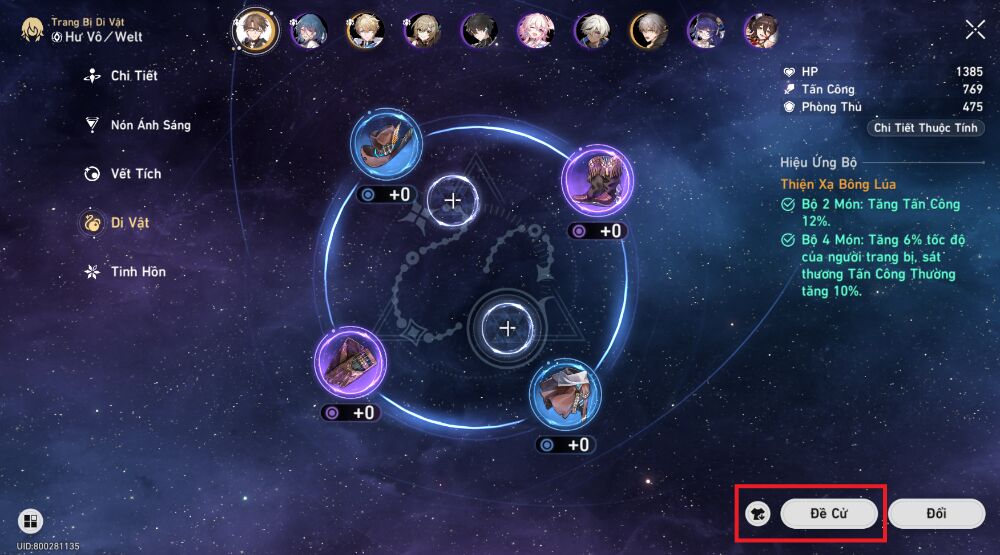Screen dimensions: 1000x555
Task: Click the Đổi swap button
Action: point(936,514)
